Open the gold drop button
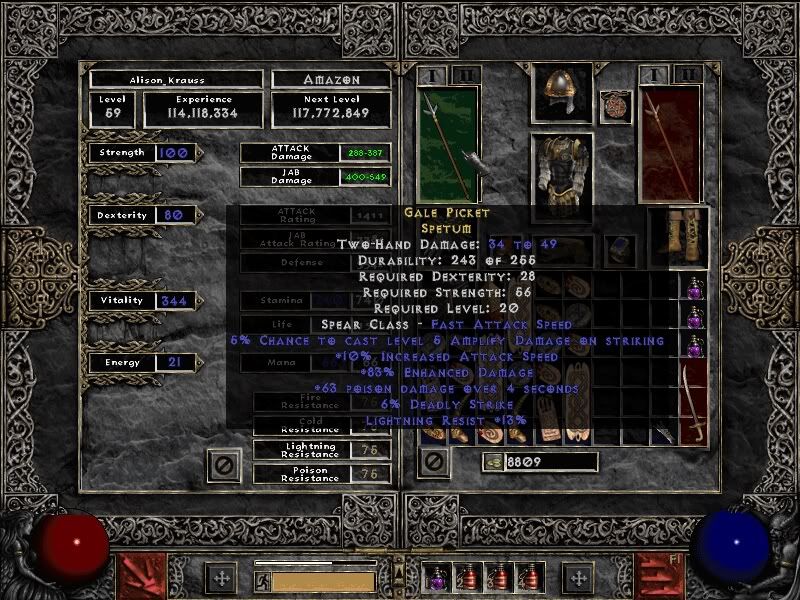800x600 pixels. [x=492, y=461]
